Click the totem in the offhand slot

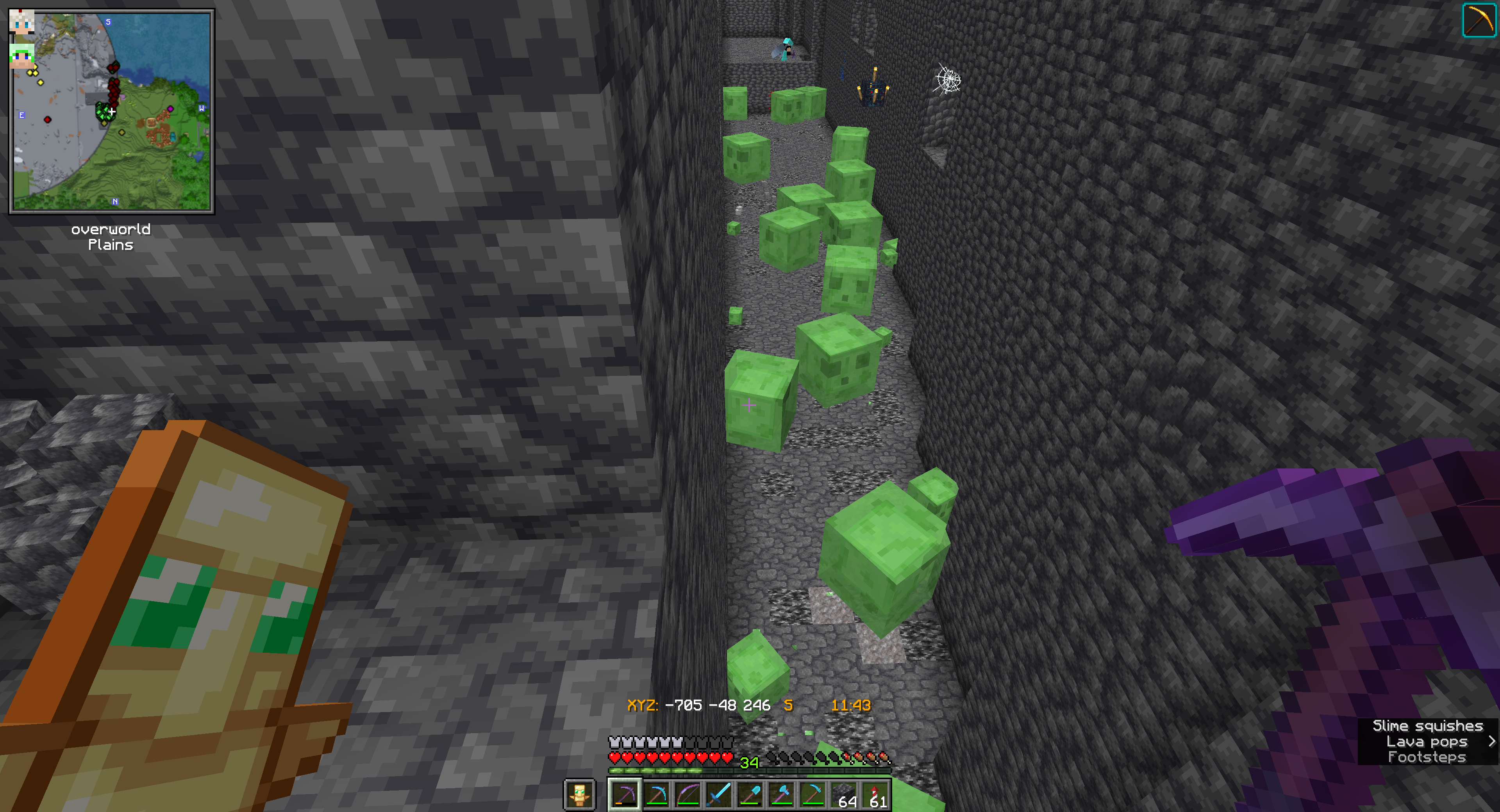click(579, 794)
